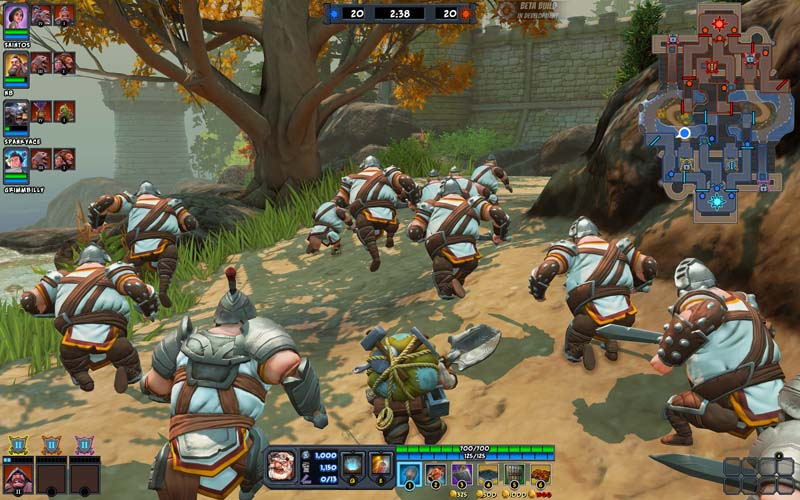This screenshot has height=500, width=800.
Task: Select the hooded minion card
Action: (17, 477)
